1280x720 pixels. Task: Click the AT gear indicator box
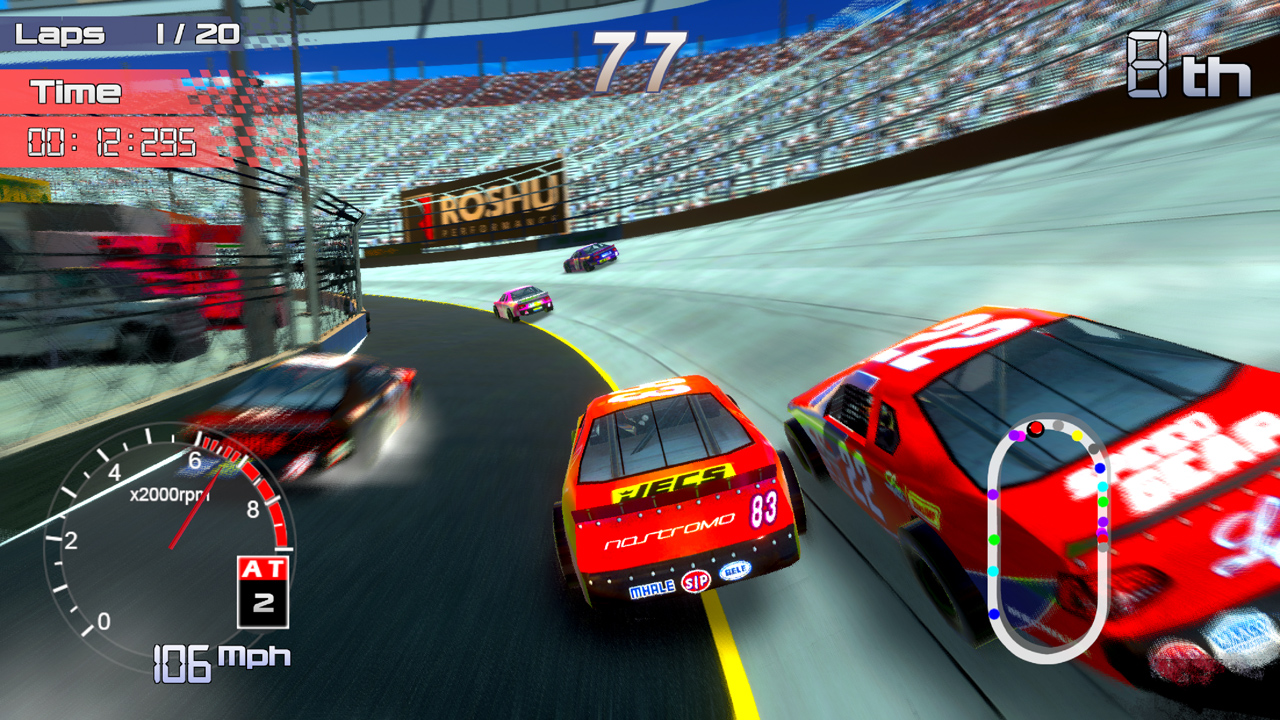coord(263,591)
